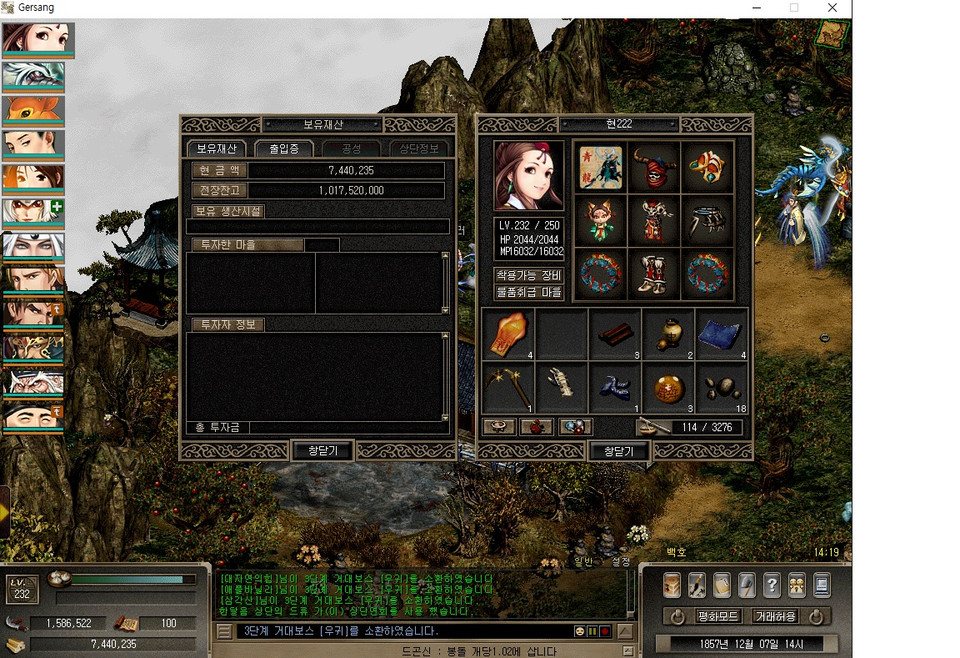Click the 거래허용 trade button
Image resolution: width=960 pixels, height=658 pixels.
pos(775,616)
